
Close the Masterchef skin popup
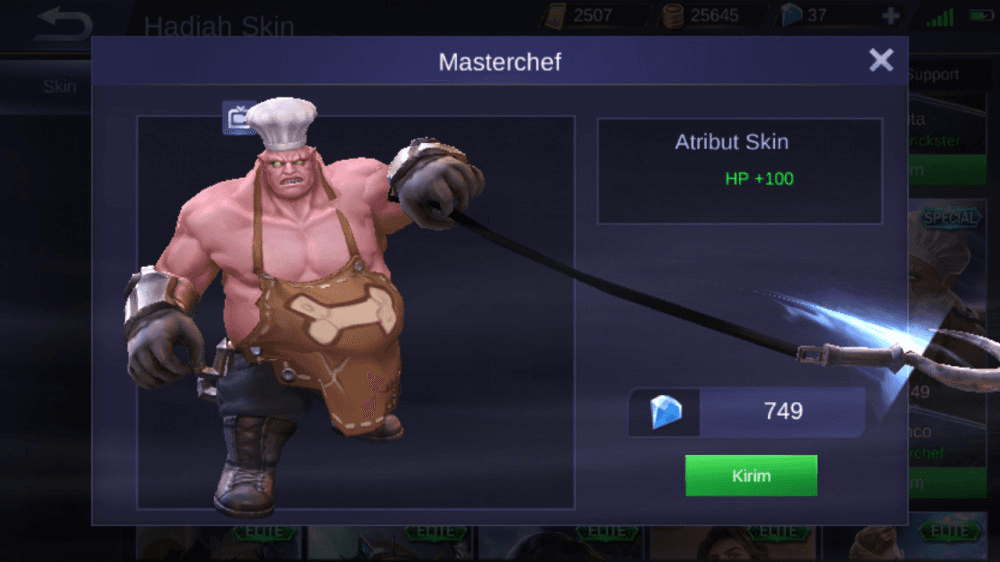click(x=881, y=61)
